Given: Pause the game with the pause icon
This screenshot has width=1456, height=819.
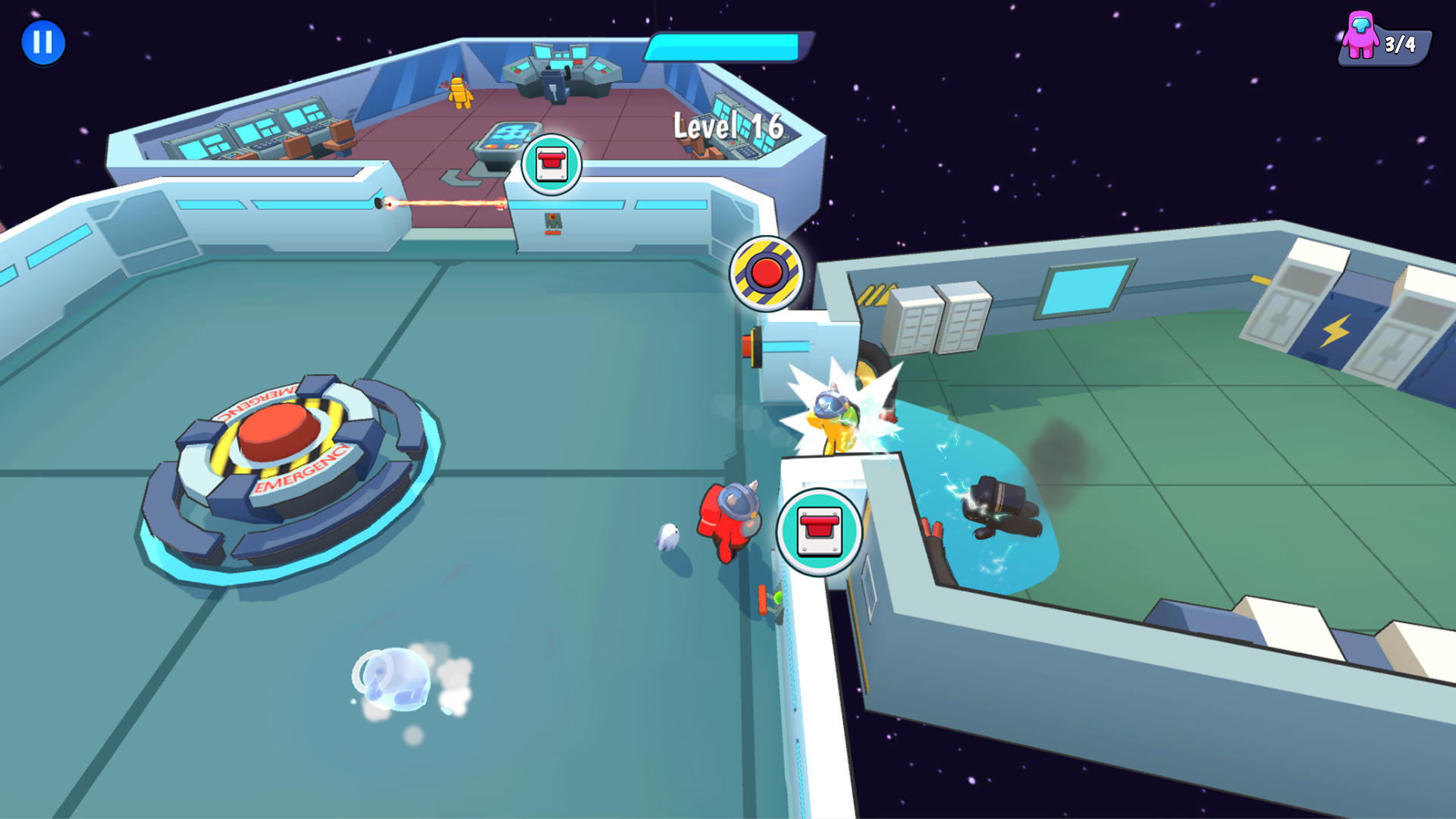Looking at the screenshot, I should (43, 42).
